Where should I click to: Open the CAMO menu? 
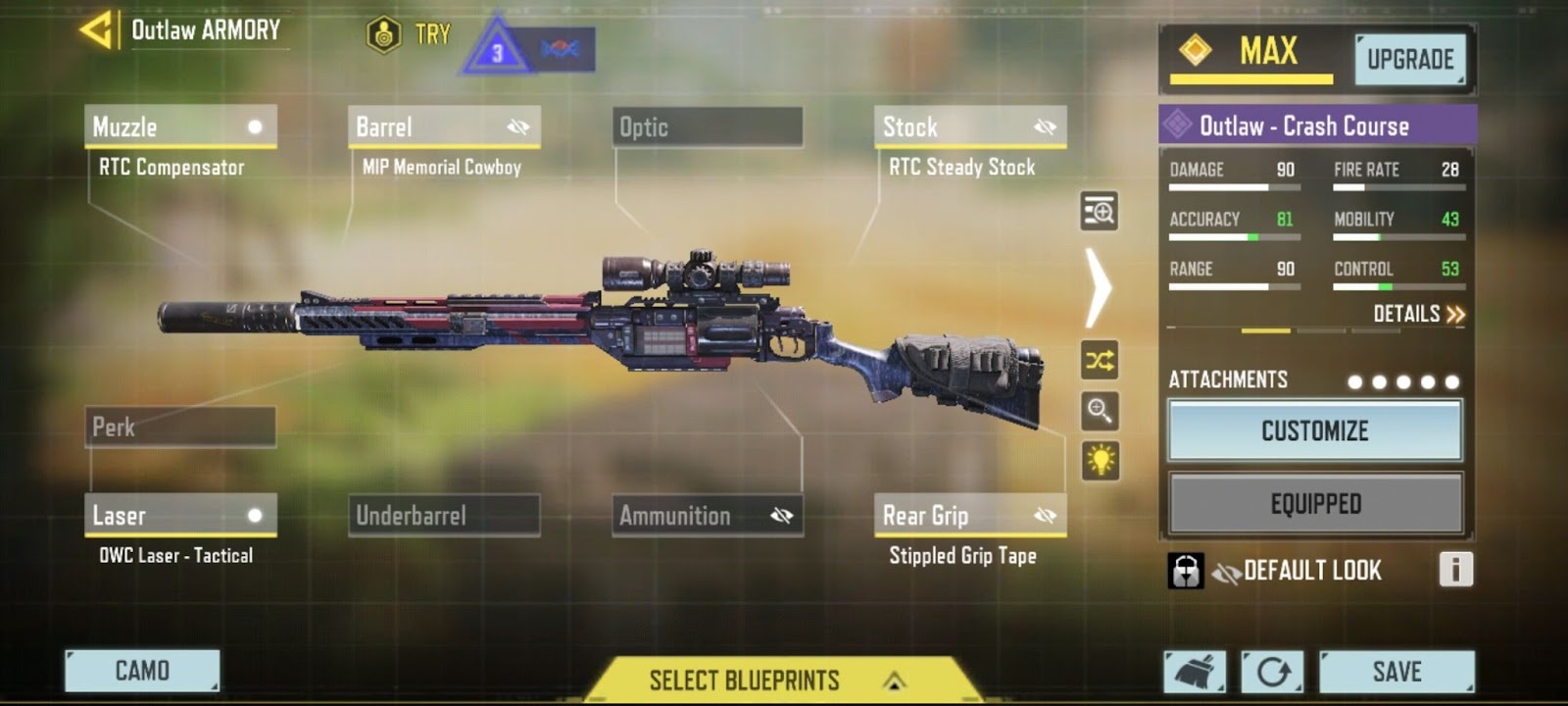pyautogui.click(x=142, y=671)
